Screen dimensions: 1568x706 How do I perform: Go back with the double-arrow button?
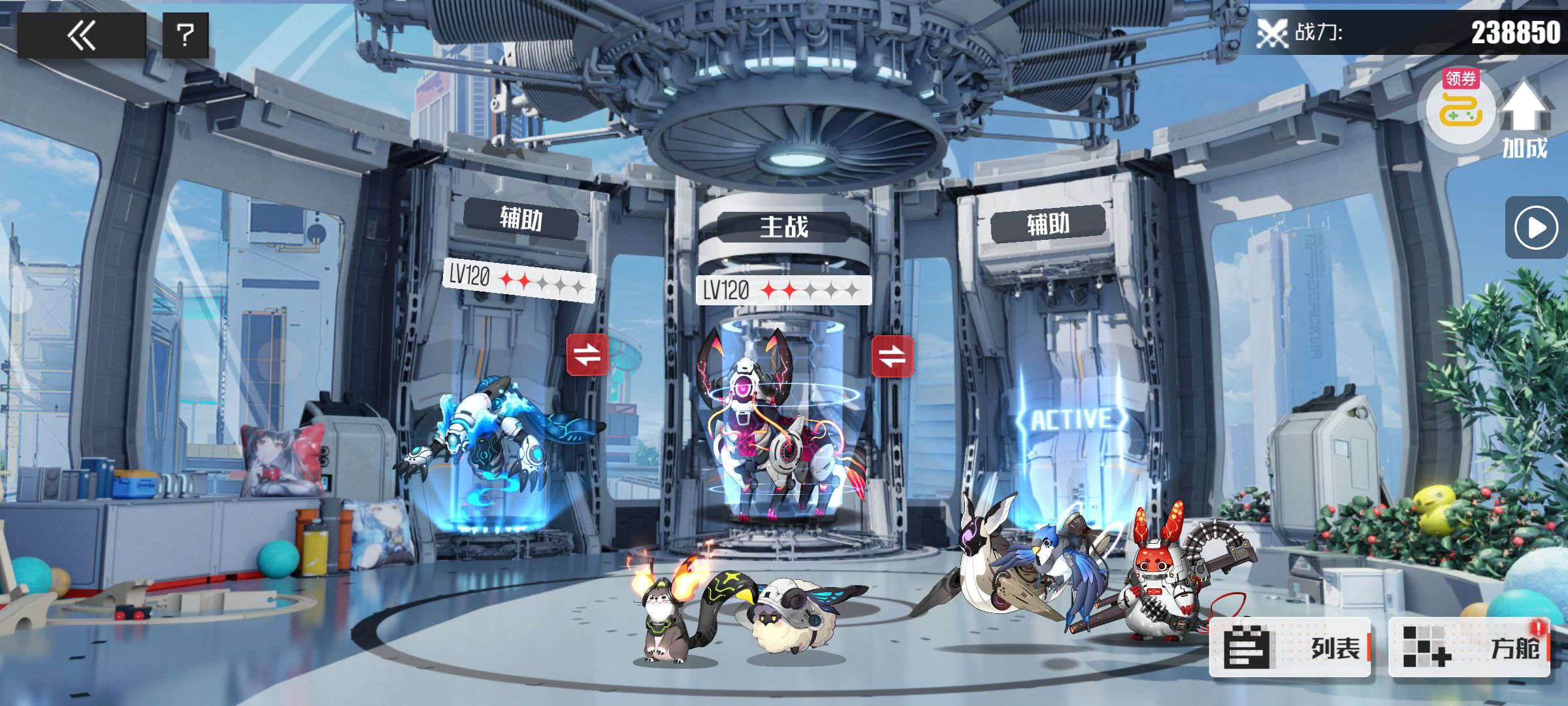point(81,35)
